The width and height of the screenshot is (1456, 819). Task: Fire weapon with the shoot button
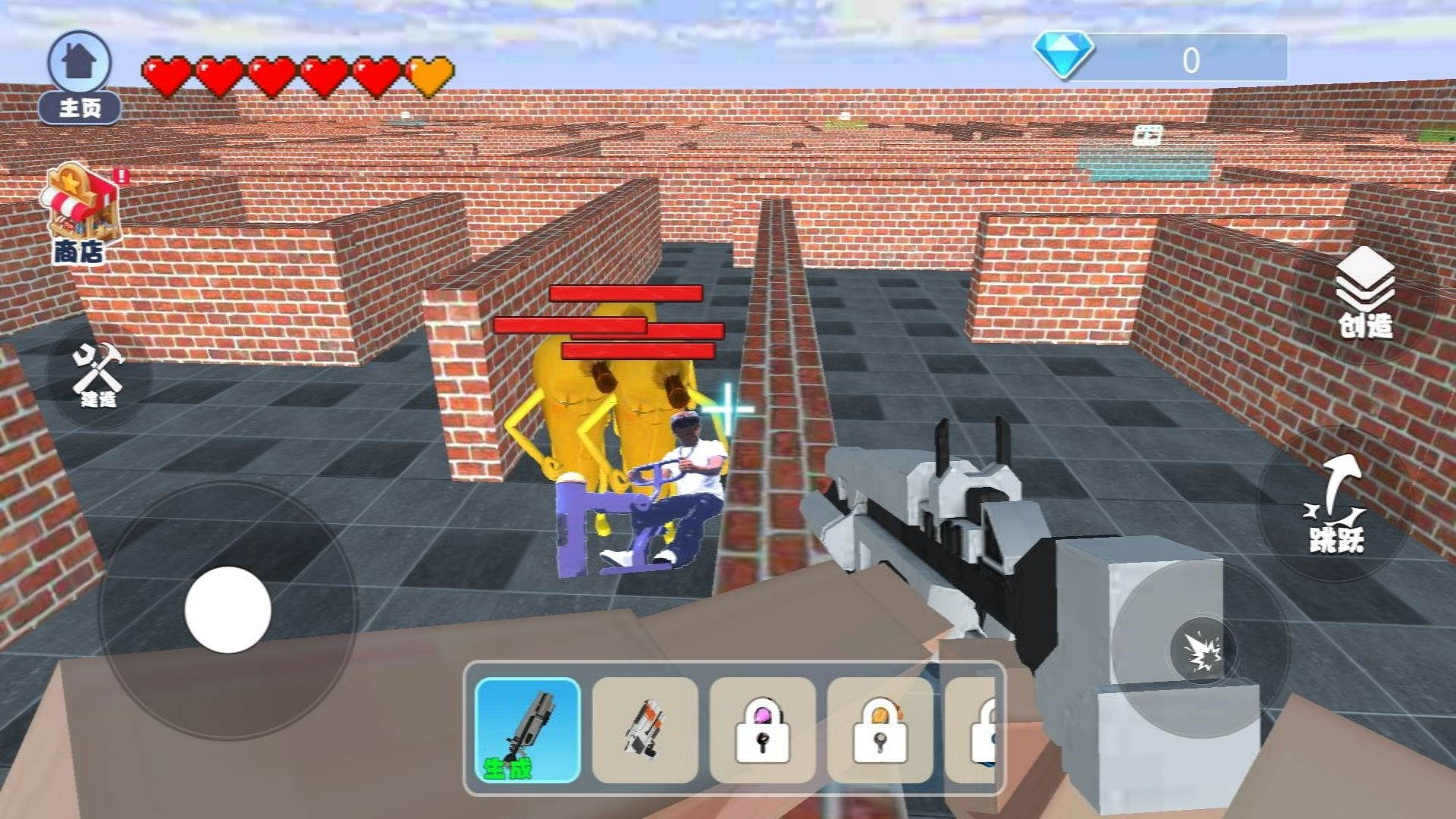[x=1202, y=650]
